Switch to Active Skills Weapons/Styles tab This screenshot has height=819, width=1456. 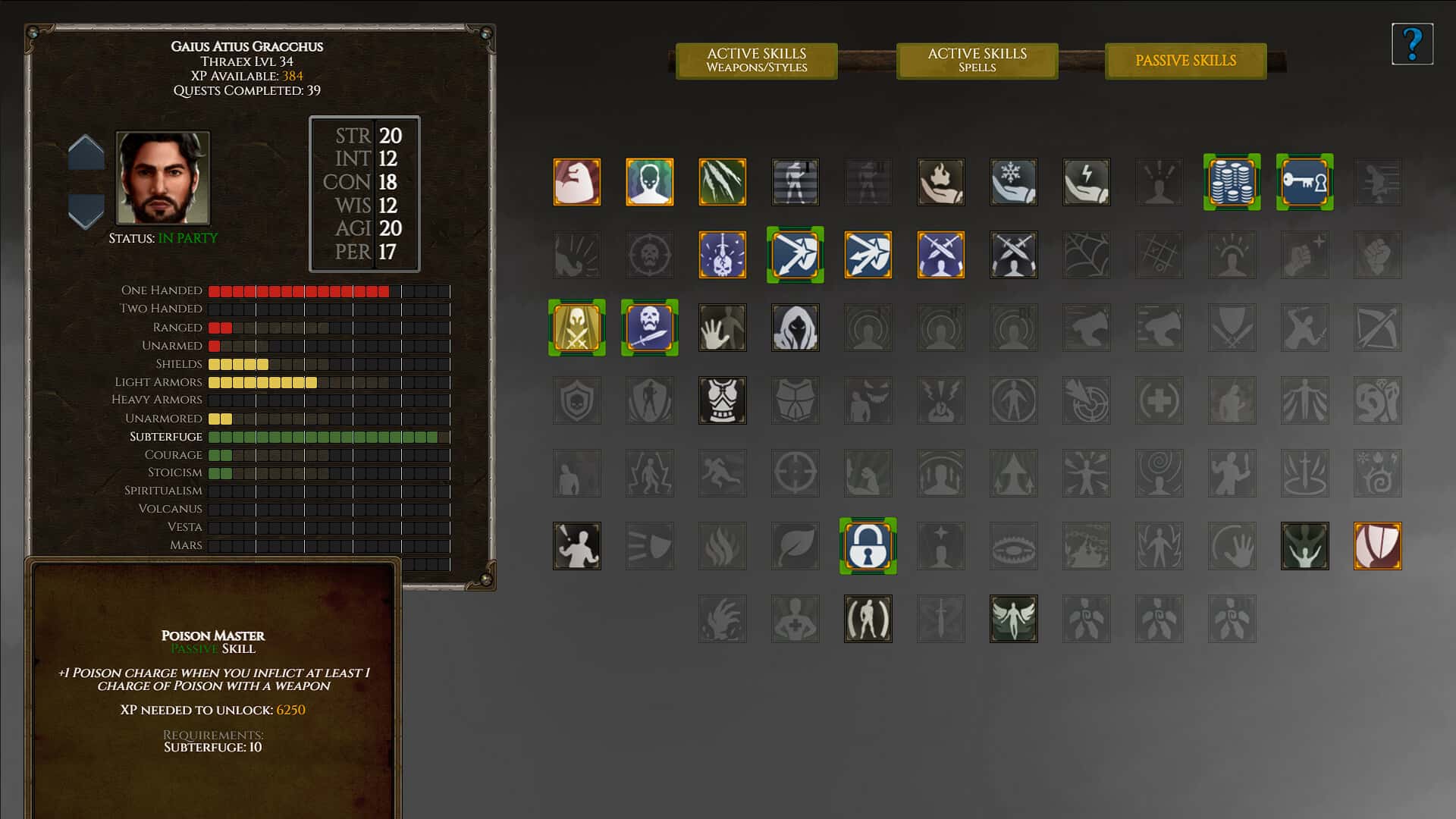[756, 61]
